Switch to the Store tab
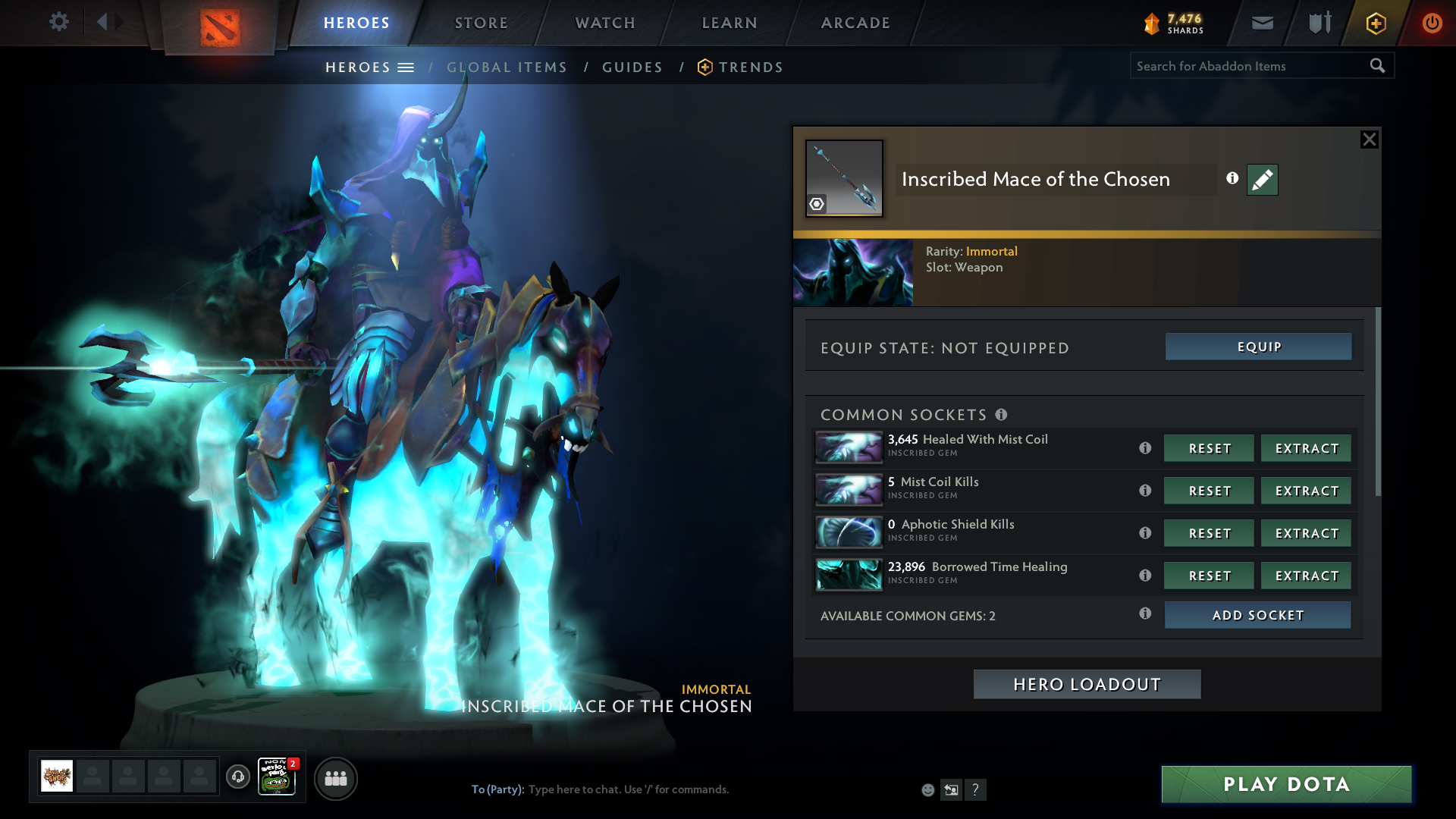Screen dimensions: 1456x819 (481, 23)
